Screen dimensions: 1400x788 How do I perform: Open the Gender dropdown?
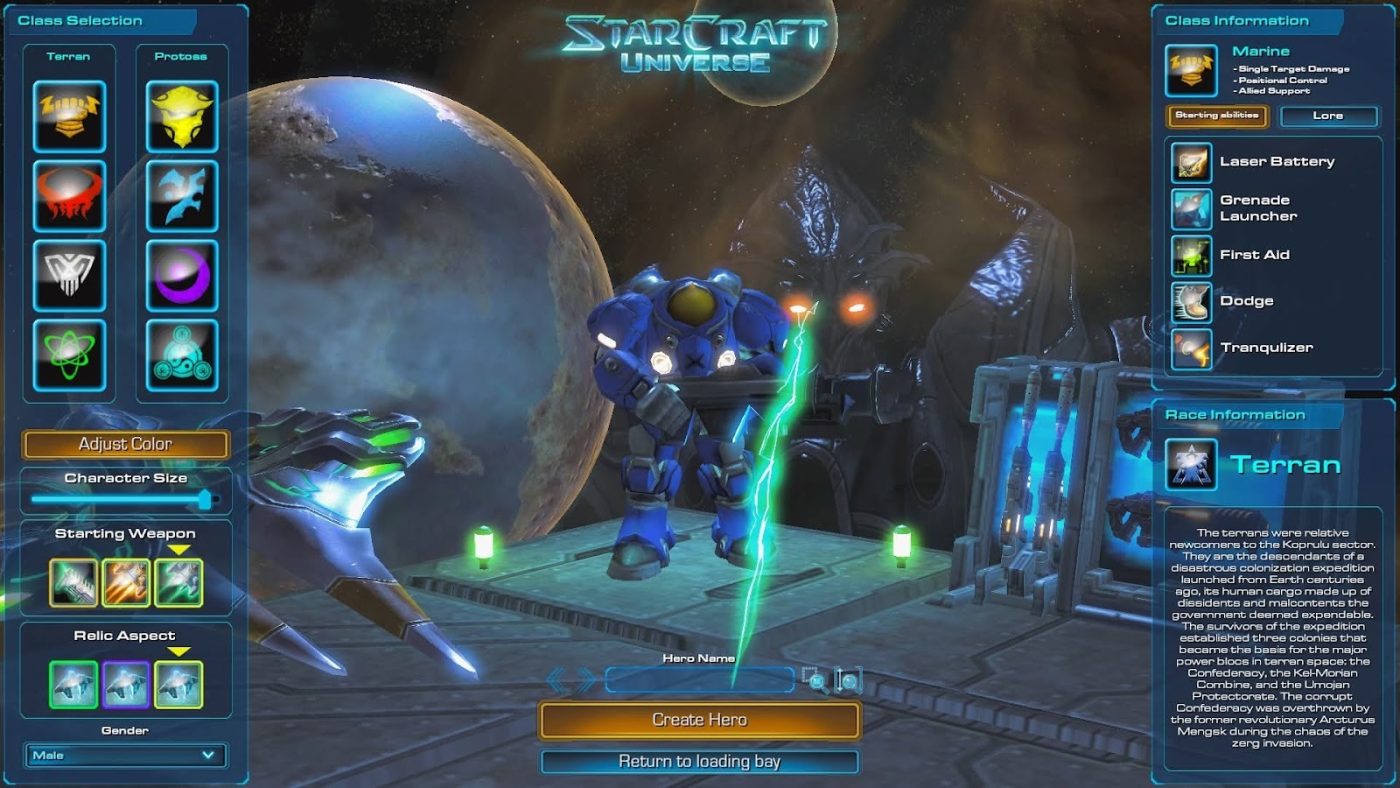pyautogui.click(x=125, y=755)
